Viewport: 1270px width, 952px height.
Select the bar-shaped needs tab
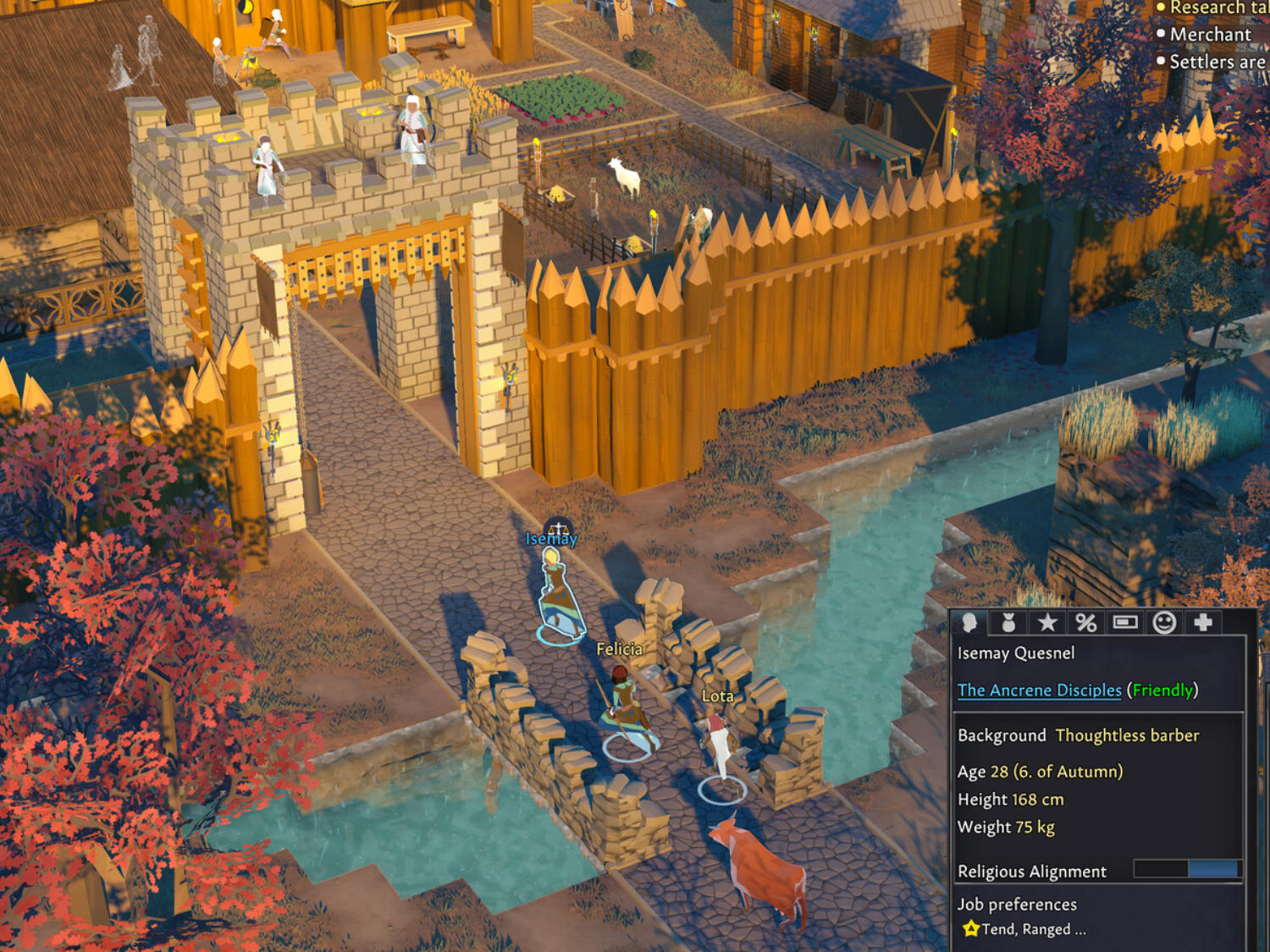coord(1125,623)
